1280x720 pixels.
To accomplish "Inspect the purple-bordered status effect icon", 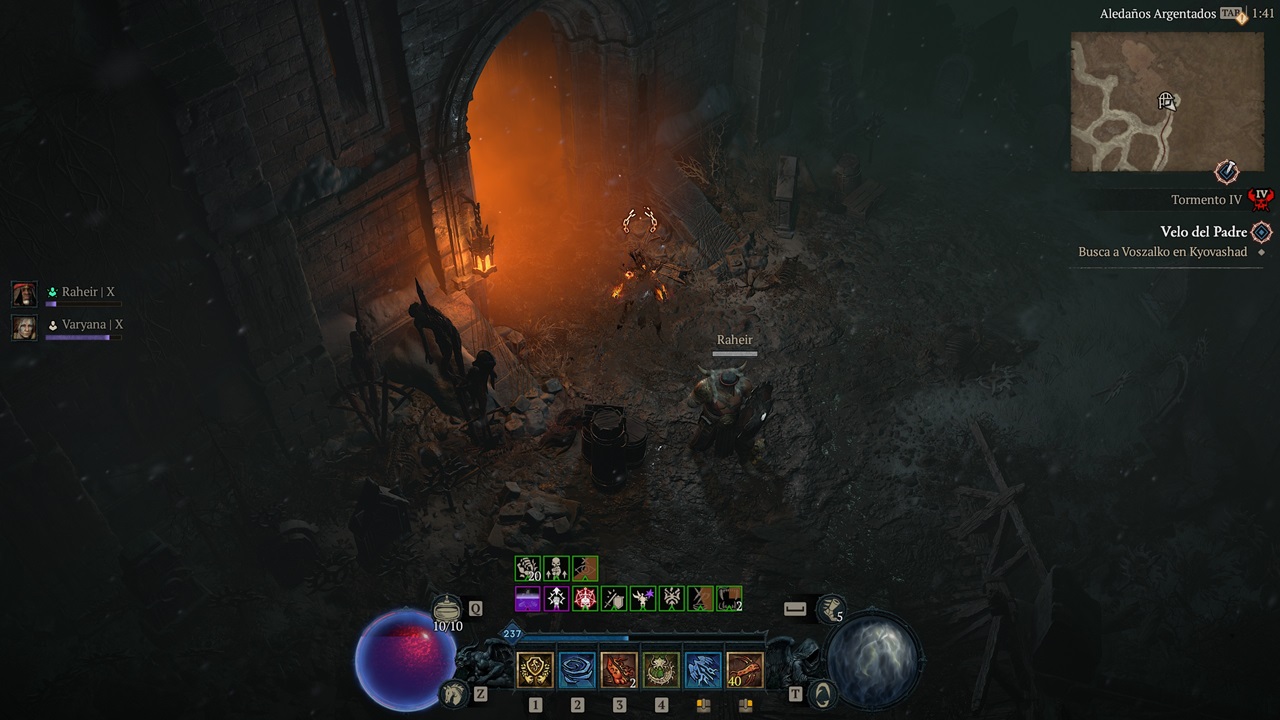I will [527, 599].
